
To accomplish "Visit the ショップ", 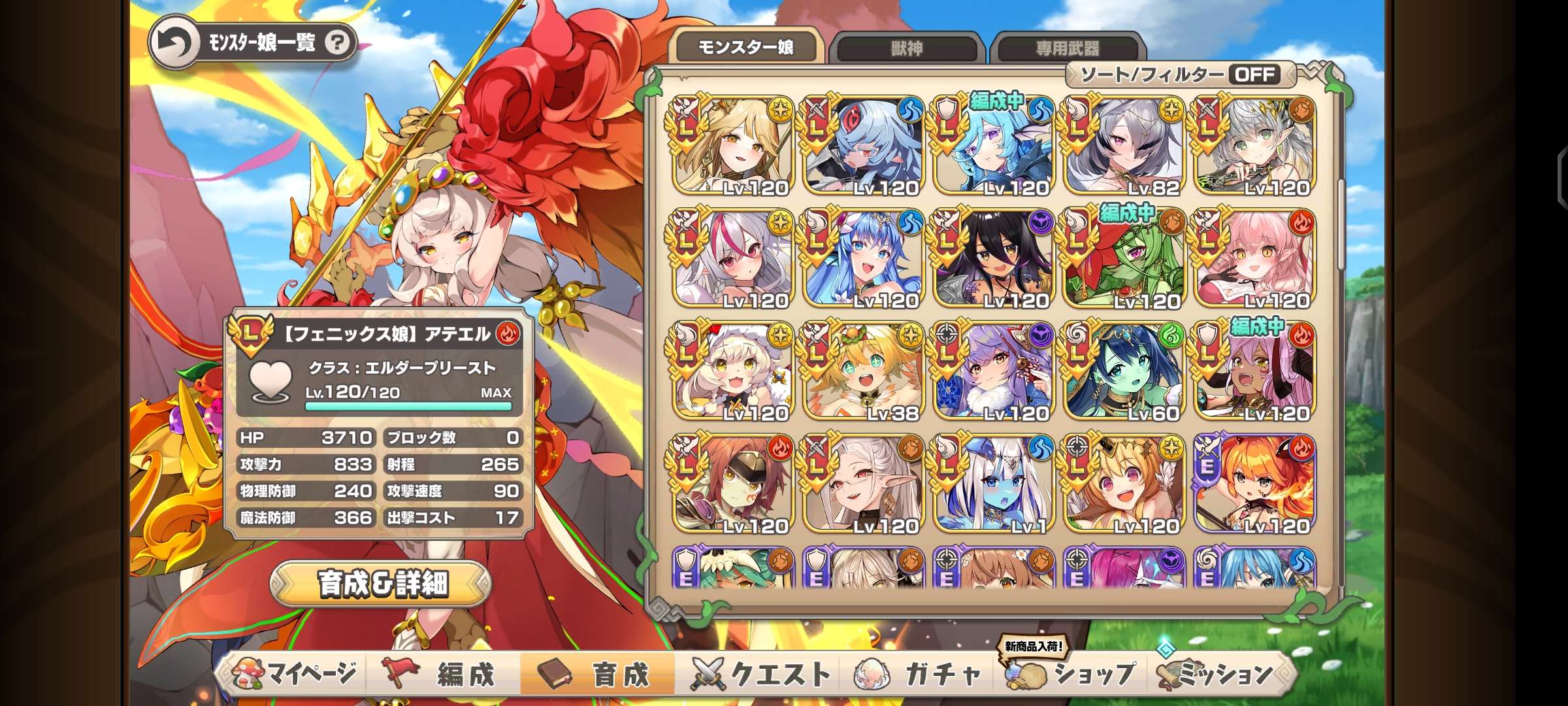I will tap(1073, 674).
